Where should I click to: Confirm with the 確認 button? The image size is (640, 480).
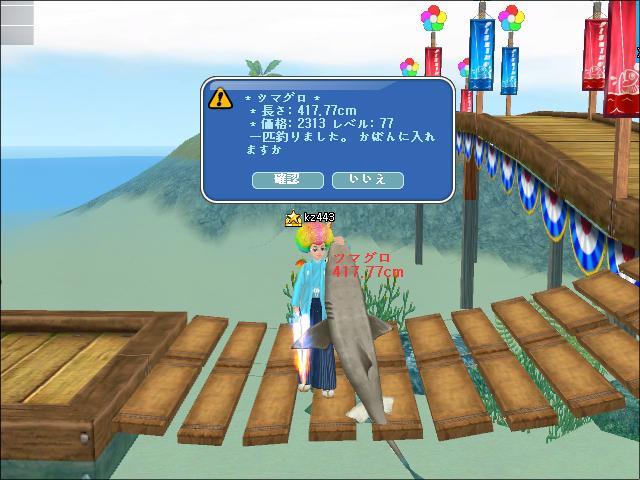[x=285, y=180]
